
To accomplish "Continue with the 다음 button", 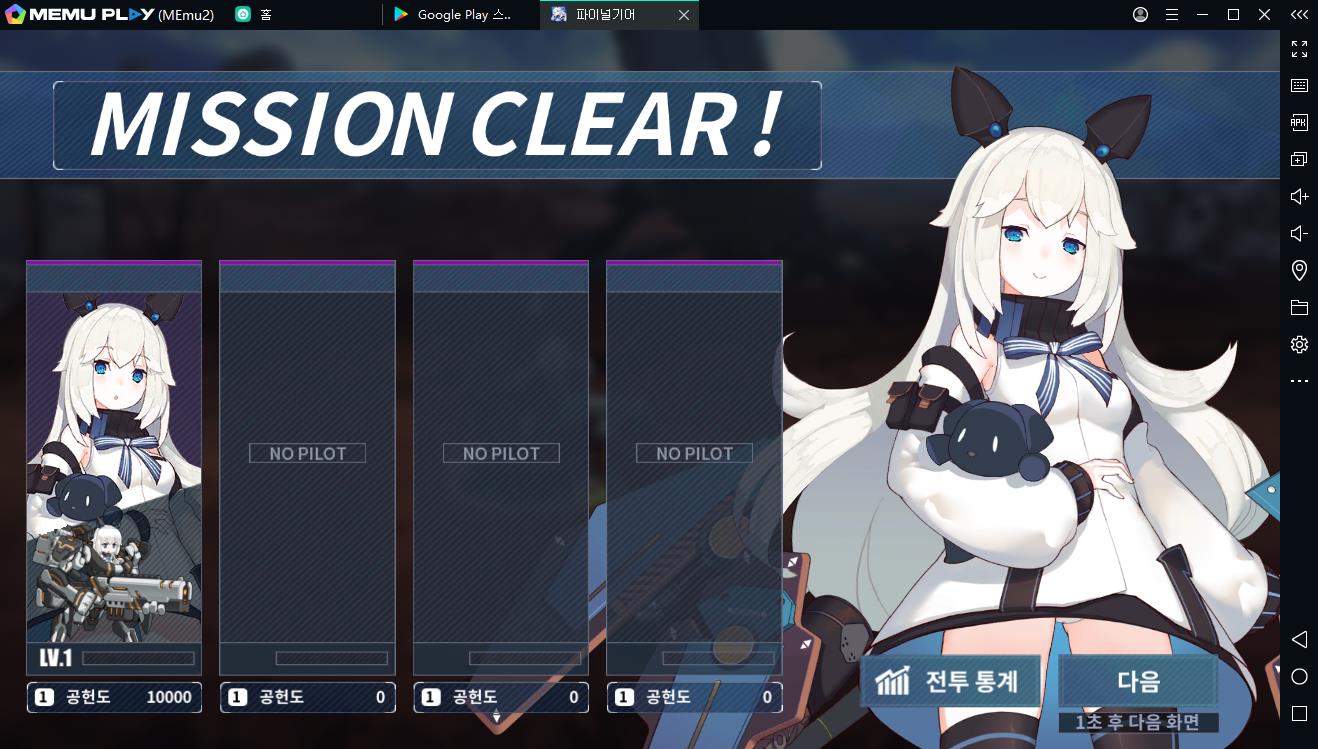I will pos(1138,681).
